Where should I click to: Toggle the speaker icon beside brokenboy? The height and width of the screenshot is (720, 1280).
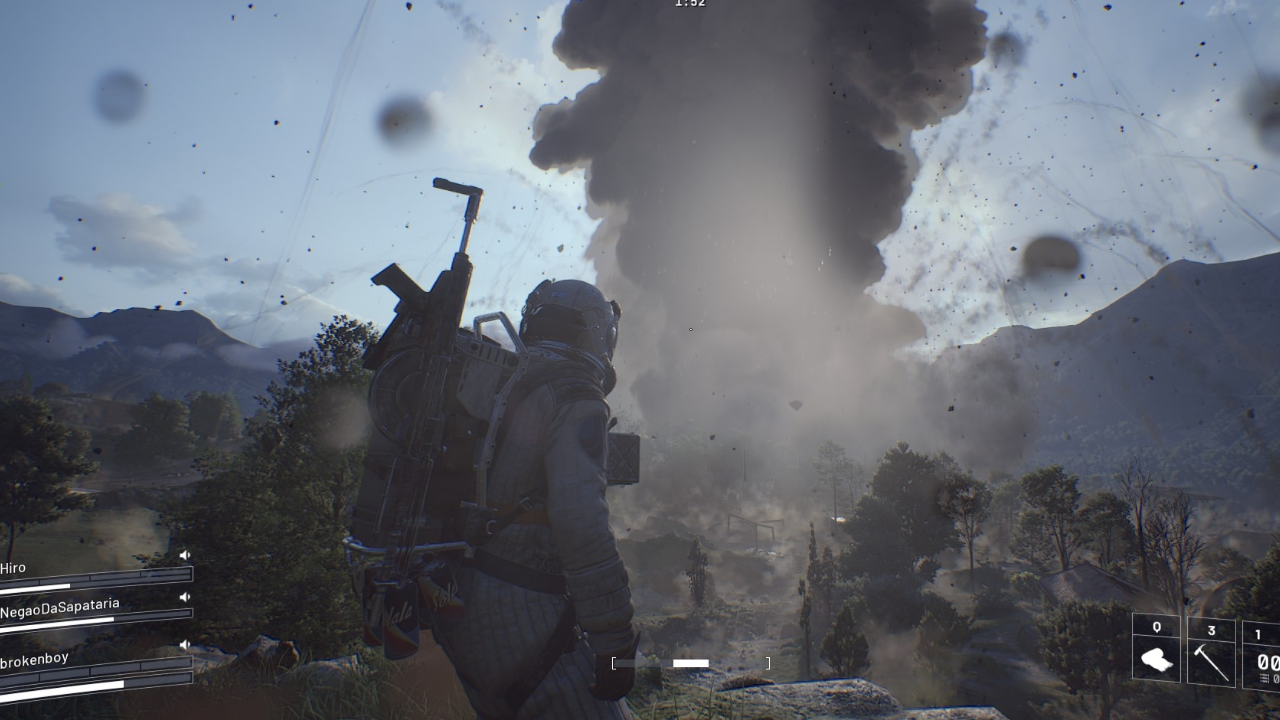pyautogui.click(x=185, y=644)
